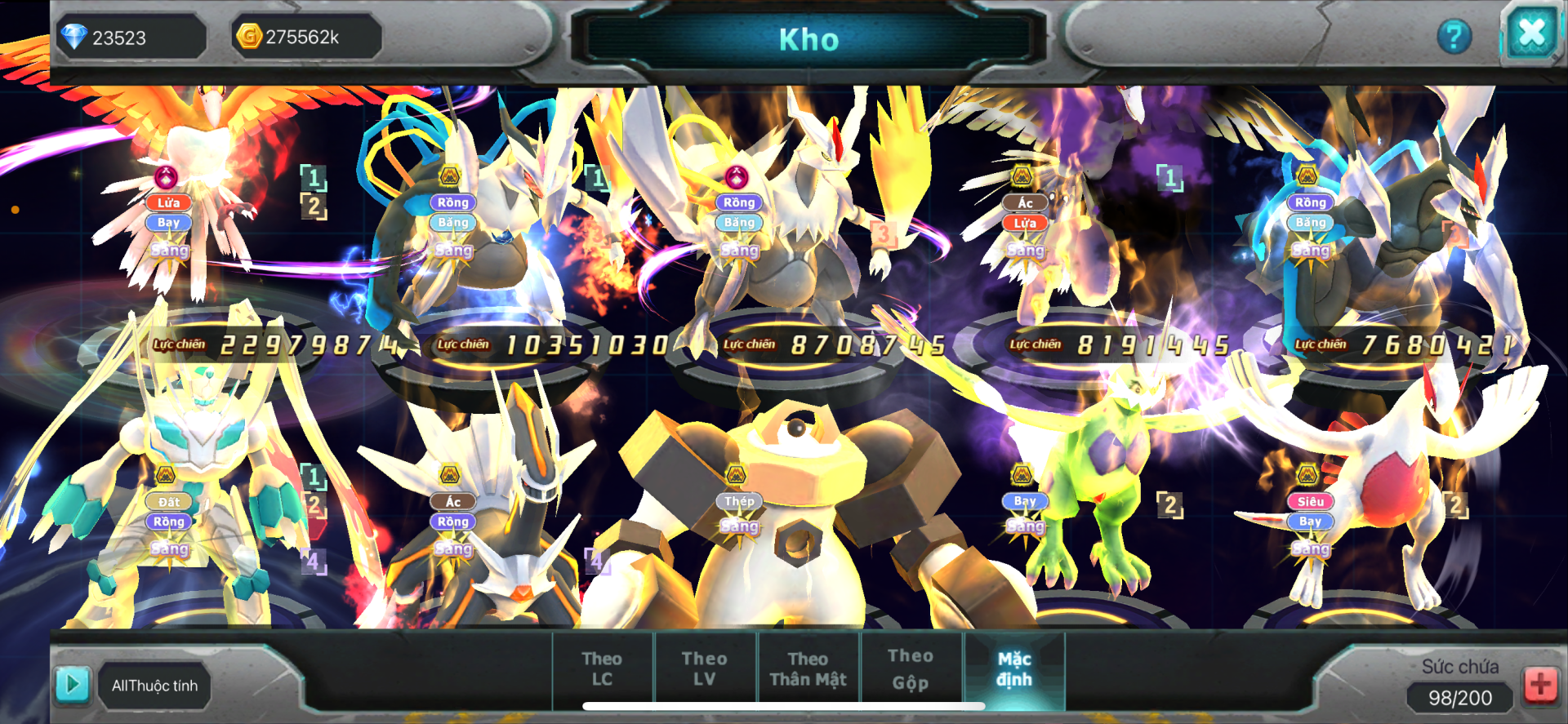Switch to the Theo LV sorting tab
The height and width of the screenshot is (724, 1568).
(x=704, y=668)
